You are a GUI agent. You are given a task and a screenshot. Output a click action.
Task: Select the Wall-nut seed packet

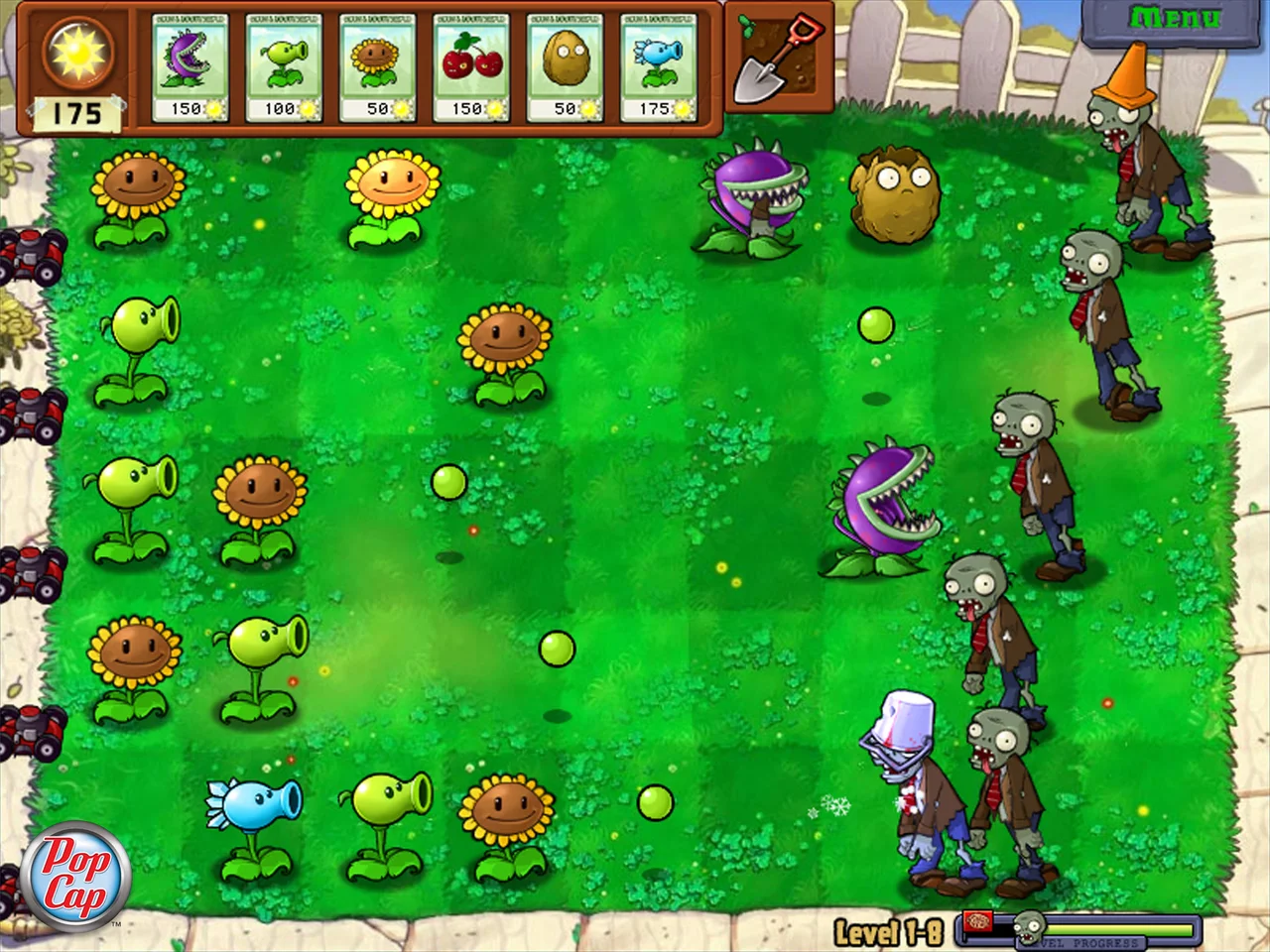click(568, 64)
